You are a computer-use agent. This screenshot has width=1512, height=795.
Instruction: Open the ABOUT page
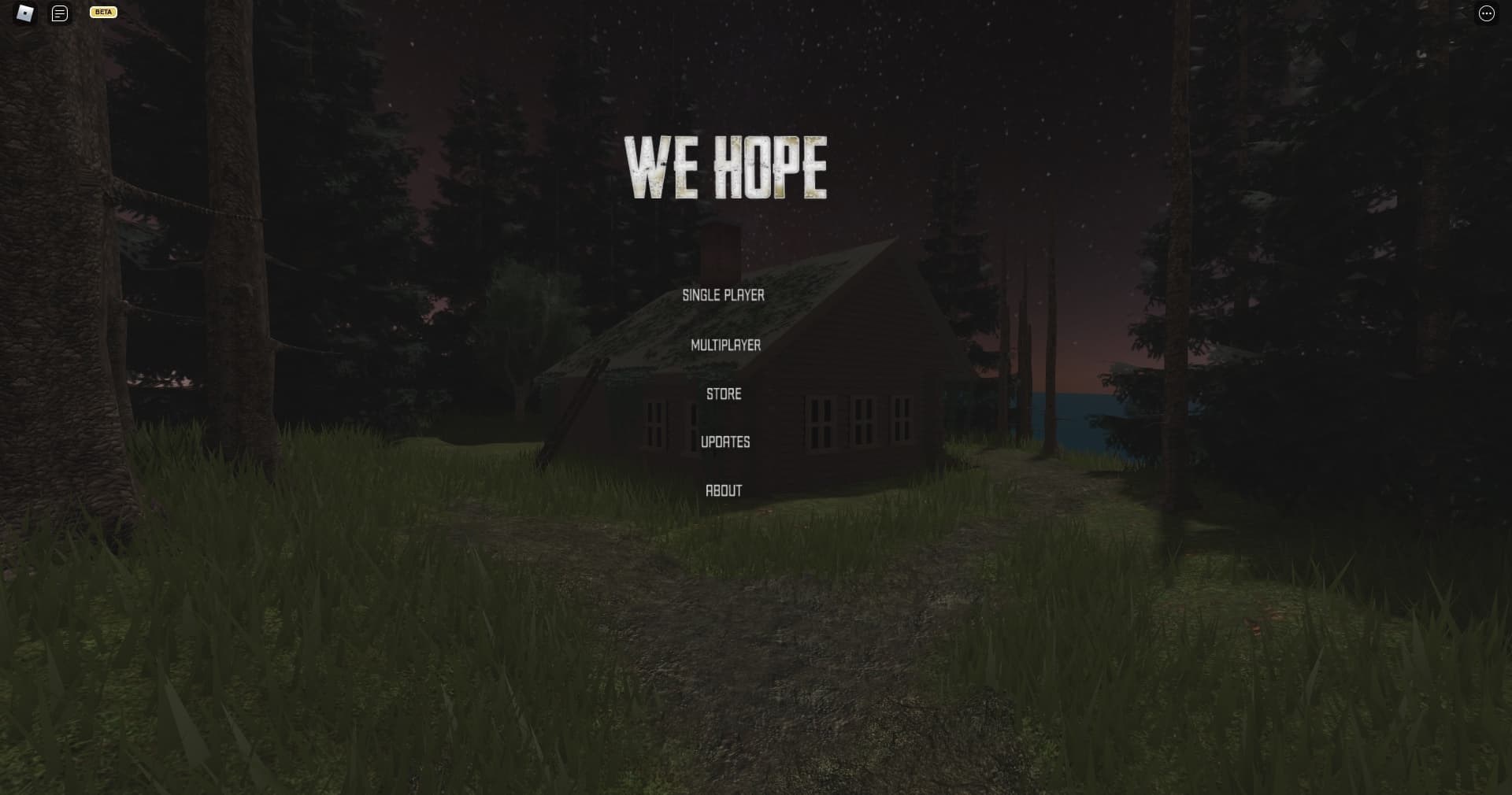[724, 490]
